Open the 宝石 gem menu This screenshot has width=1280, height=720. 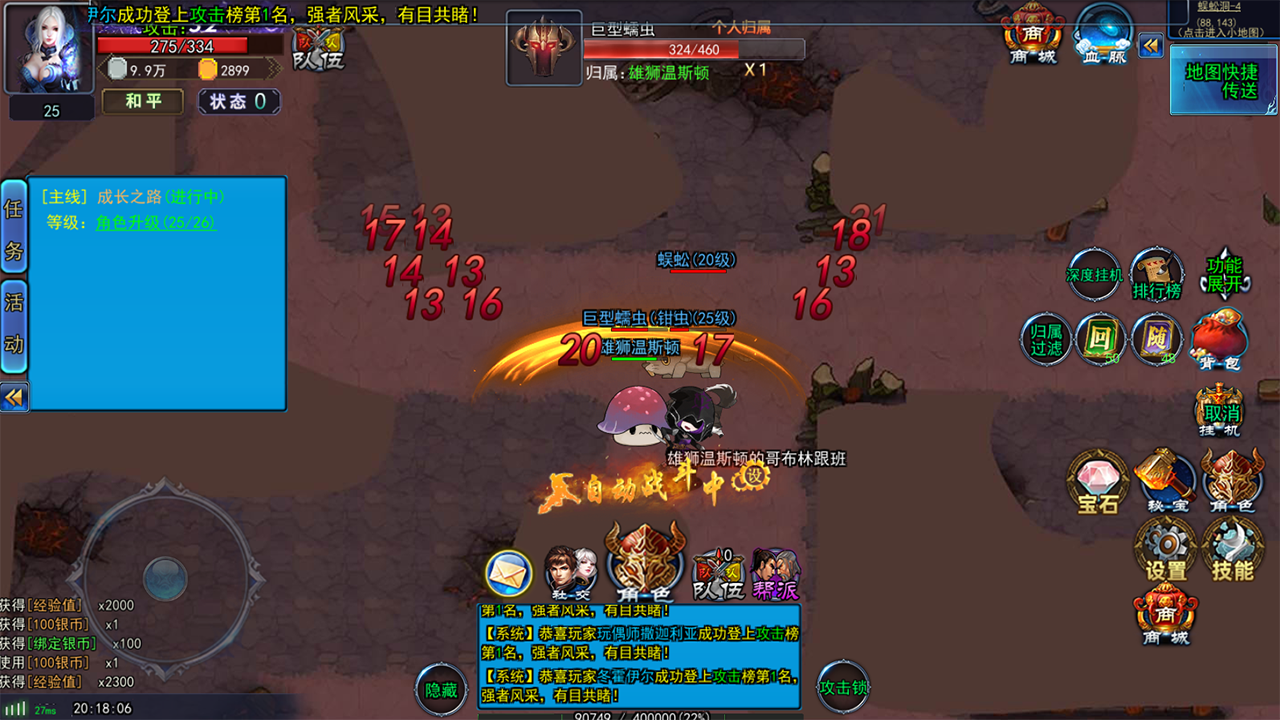pos(1098,482)
